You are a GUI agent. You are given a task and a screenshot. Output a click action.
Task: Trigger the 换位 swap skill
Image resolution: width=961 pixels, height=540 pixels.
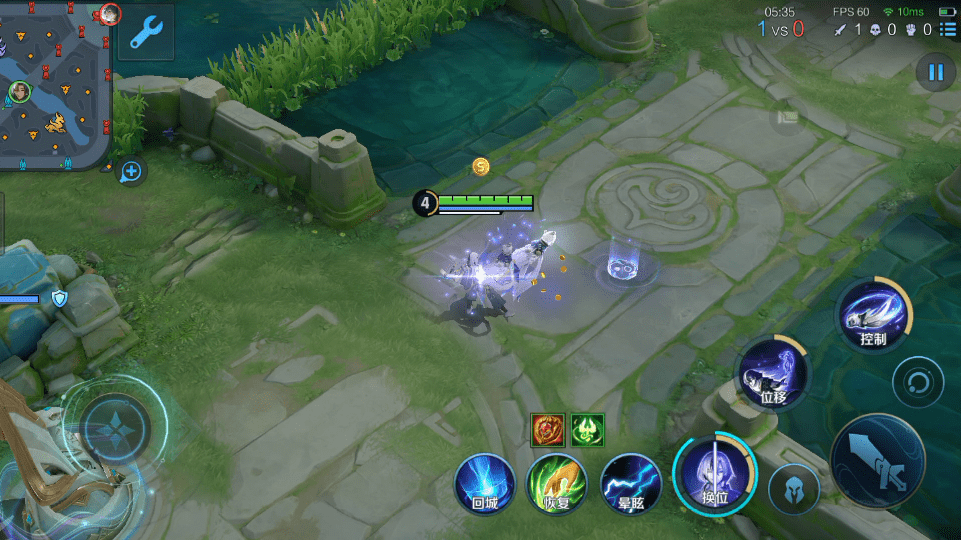click(715, 473)
